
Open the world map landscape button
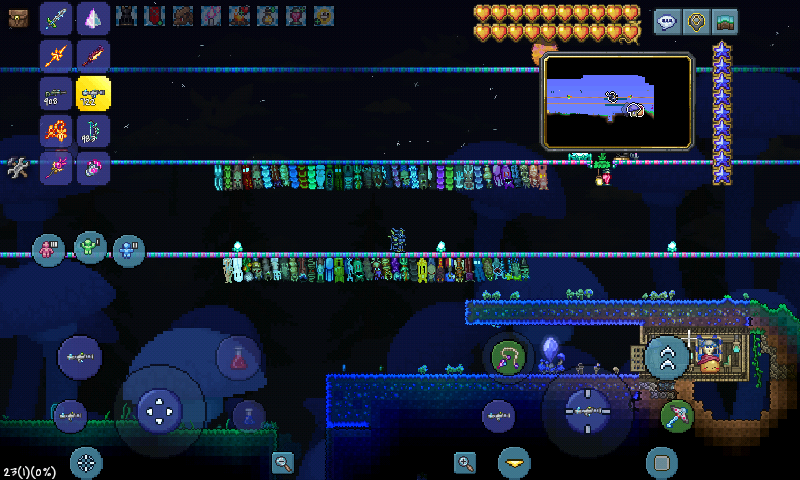724,21
